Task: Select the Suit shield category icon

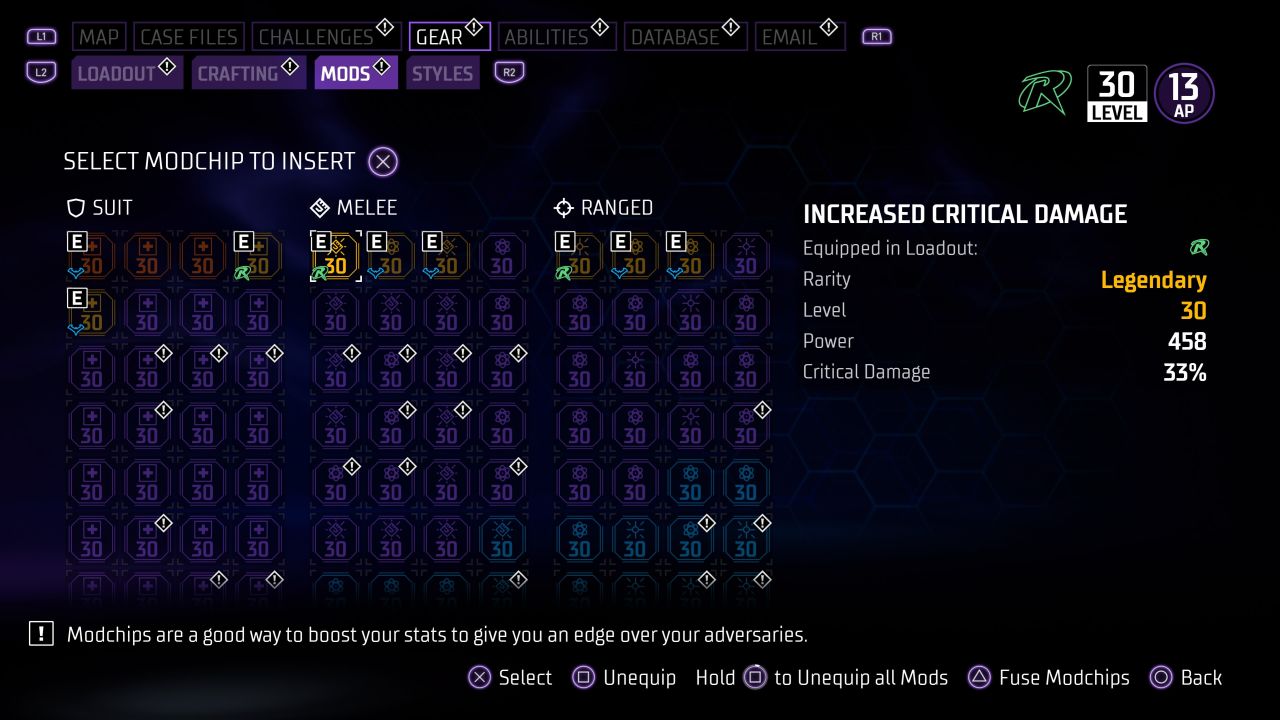Action: coord(75,207)
